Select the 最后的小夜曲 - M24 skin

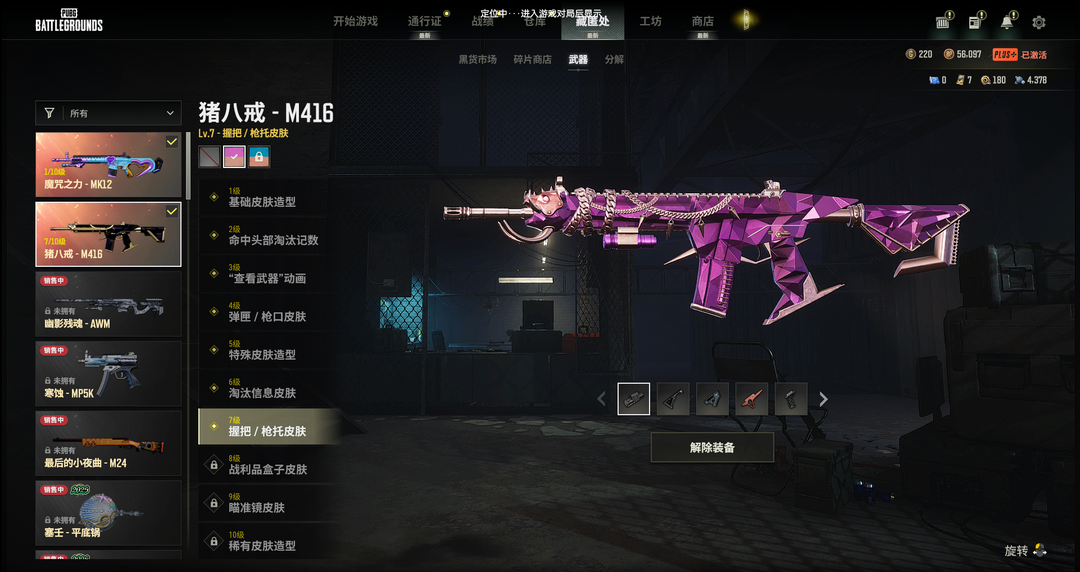(x=108, y=442)
